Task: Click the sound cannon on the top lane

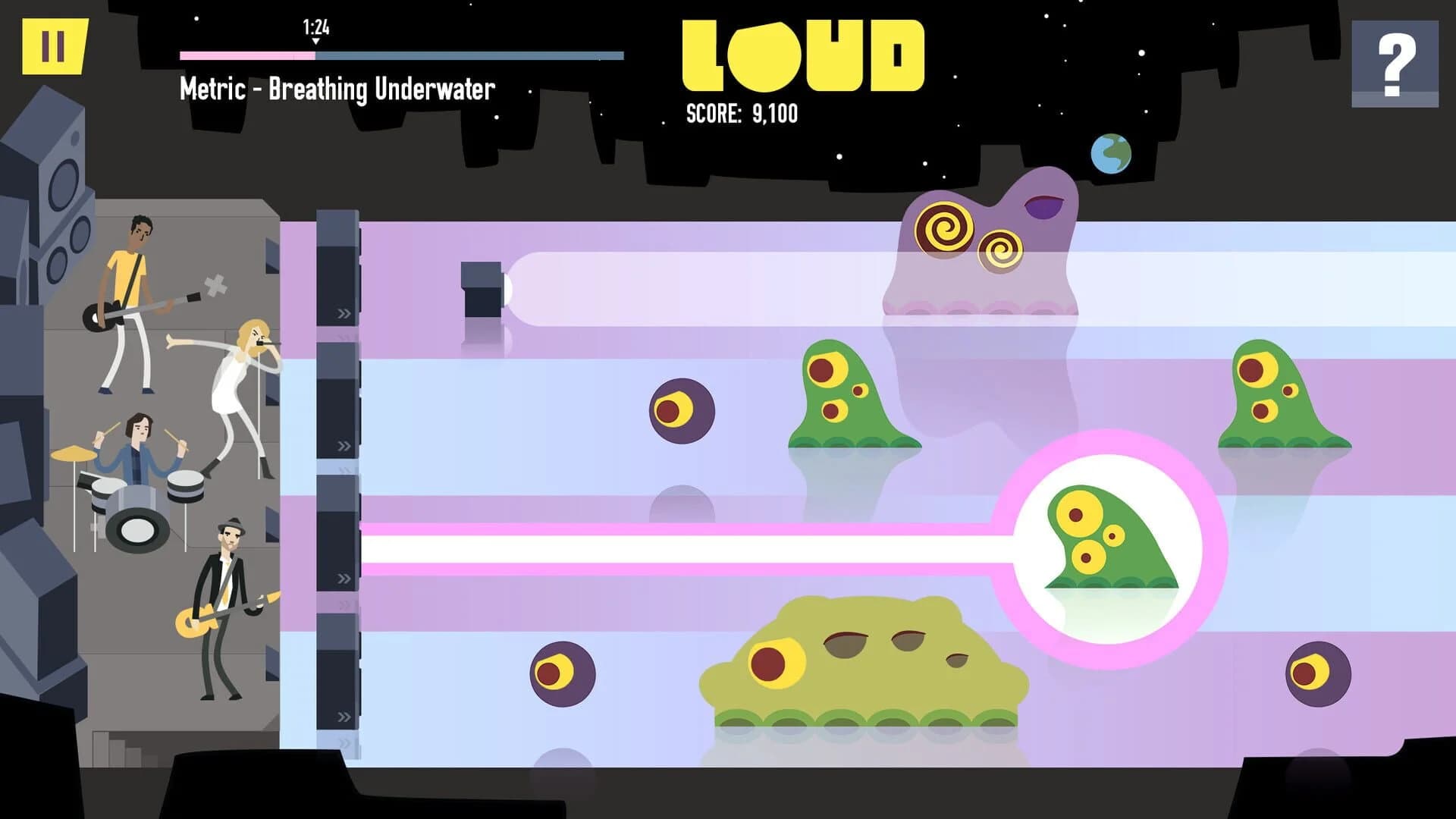Action: pos(482,290)
